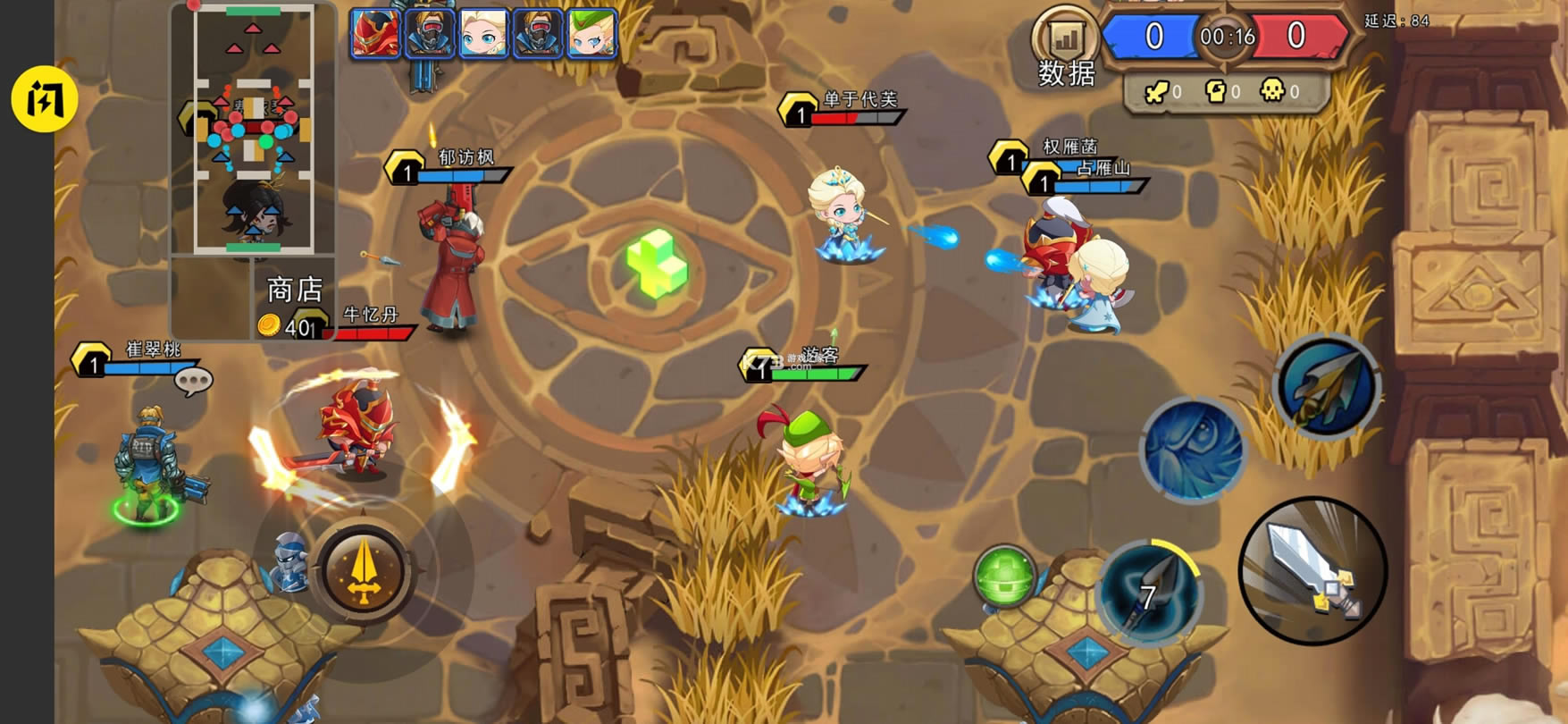This screenshot has width=1568, height=724.
Task: Select the green-hat elf portrait
Action: pos(591,34)
